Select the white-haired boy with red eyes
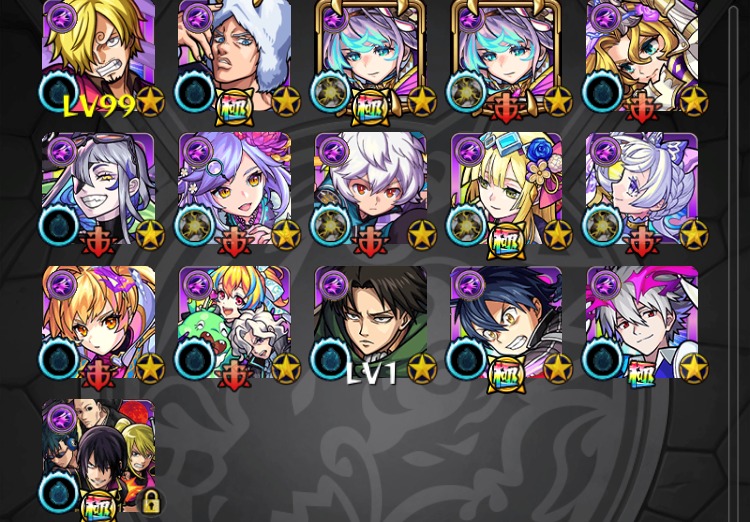The height and width of the screenshot is (522, 750). [371, 190]
